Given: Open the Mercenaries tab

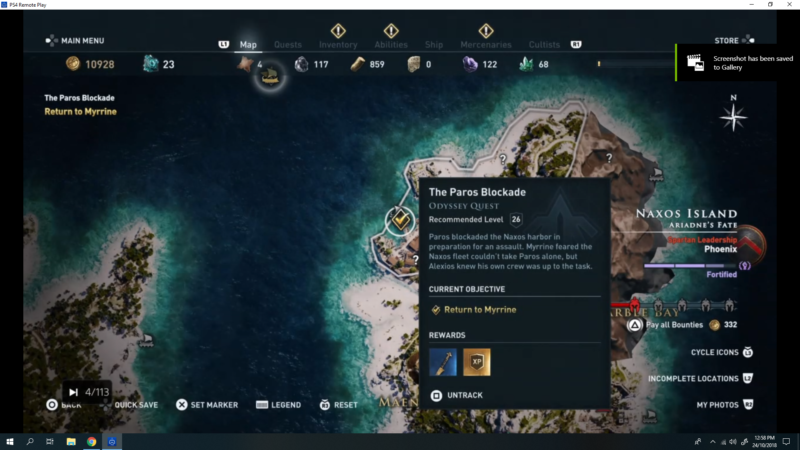Looking at the screenshot, I should tap(486, 45).
